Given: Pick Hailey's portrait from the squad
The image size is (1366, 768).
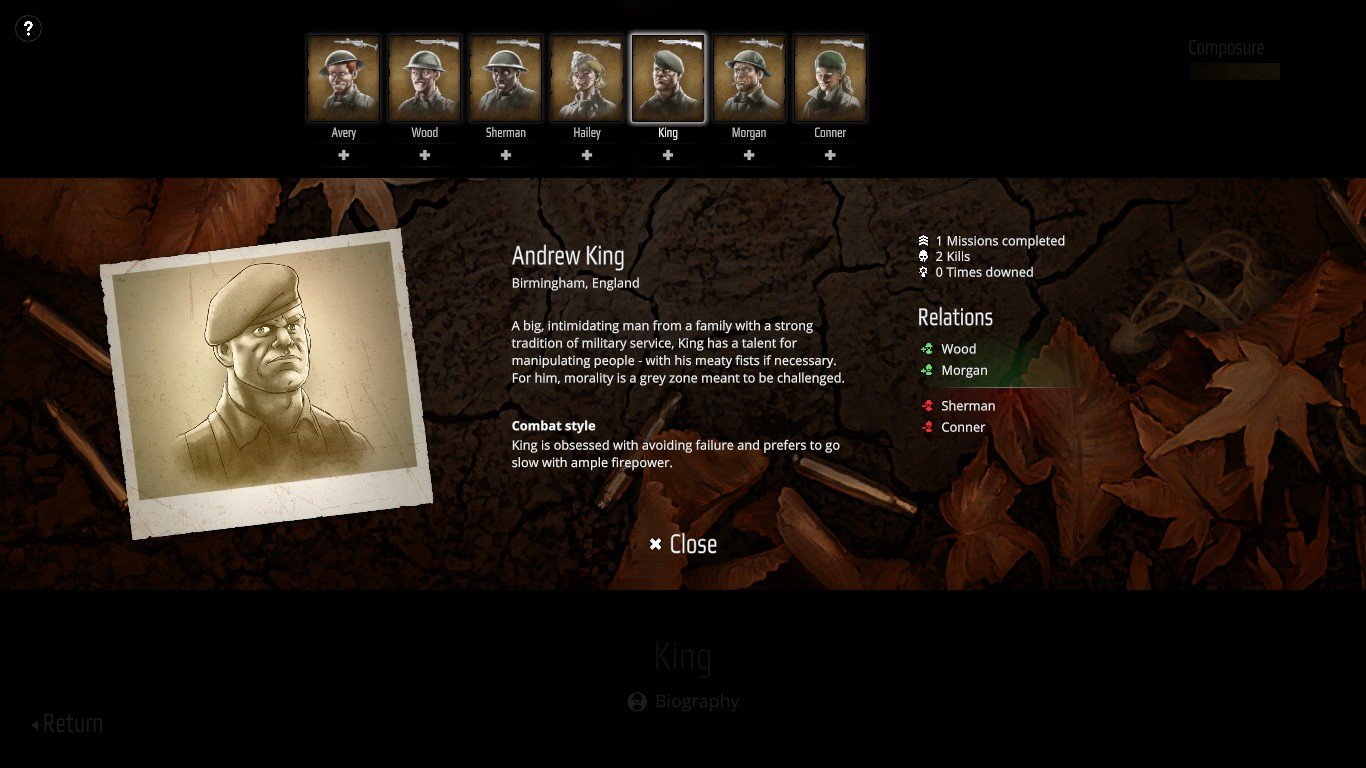Looking at the screenshot, I should tap(587, 79).
